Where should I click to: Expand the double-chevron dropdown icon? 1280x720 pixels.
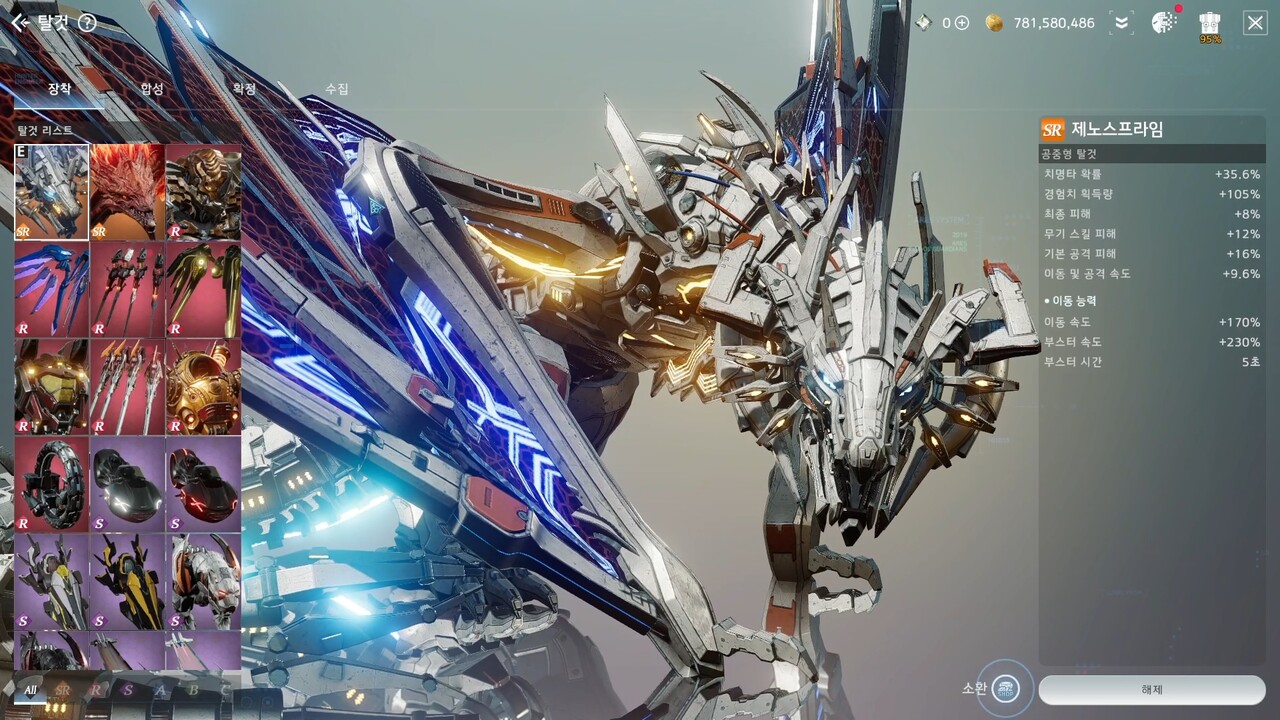point(1121,23)
